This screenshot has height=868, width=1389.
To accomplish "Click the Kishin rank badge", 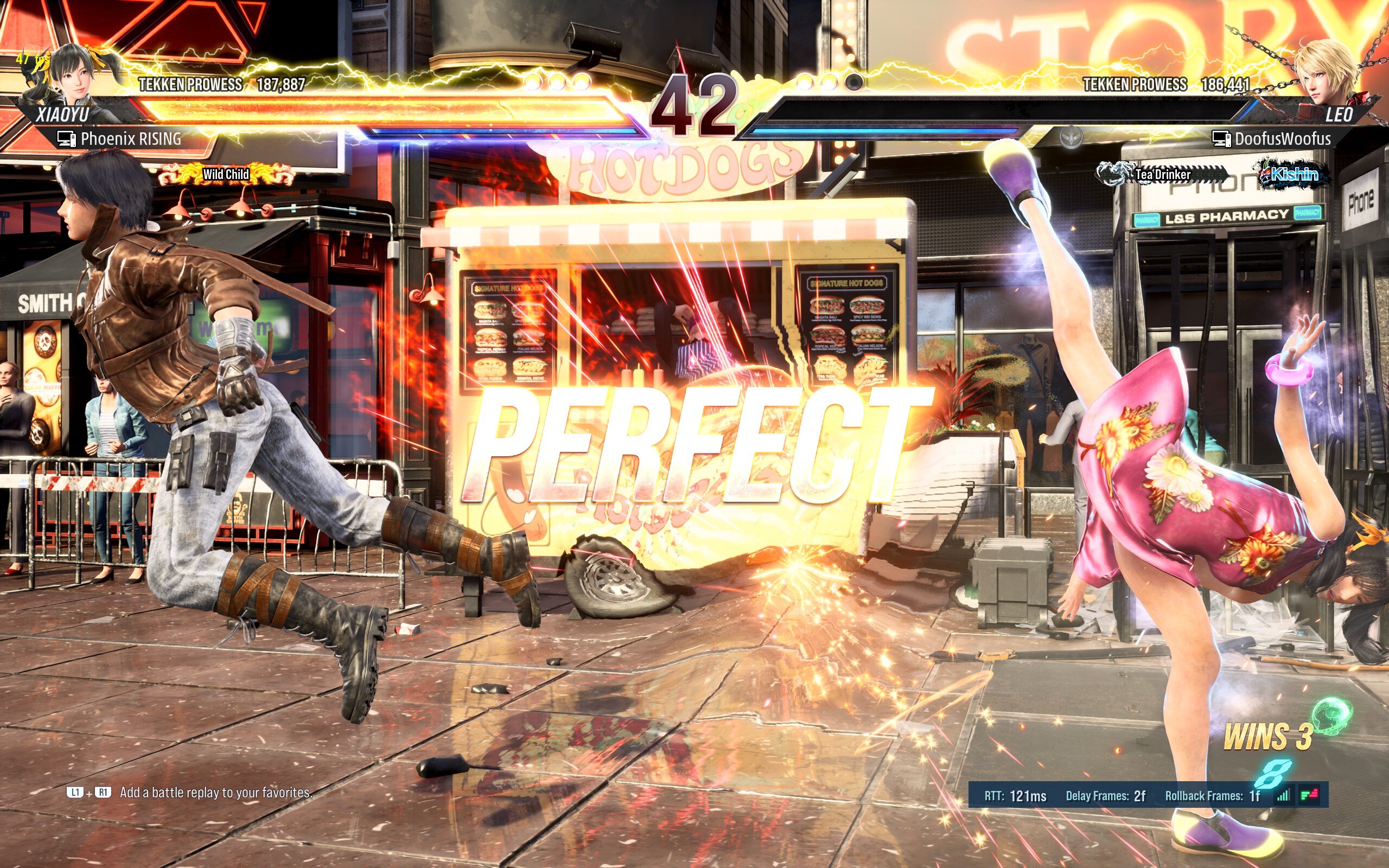I will pyautogui.click(x=1294, y=174).
